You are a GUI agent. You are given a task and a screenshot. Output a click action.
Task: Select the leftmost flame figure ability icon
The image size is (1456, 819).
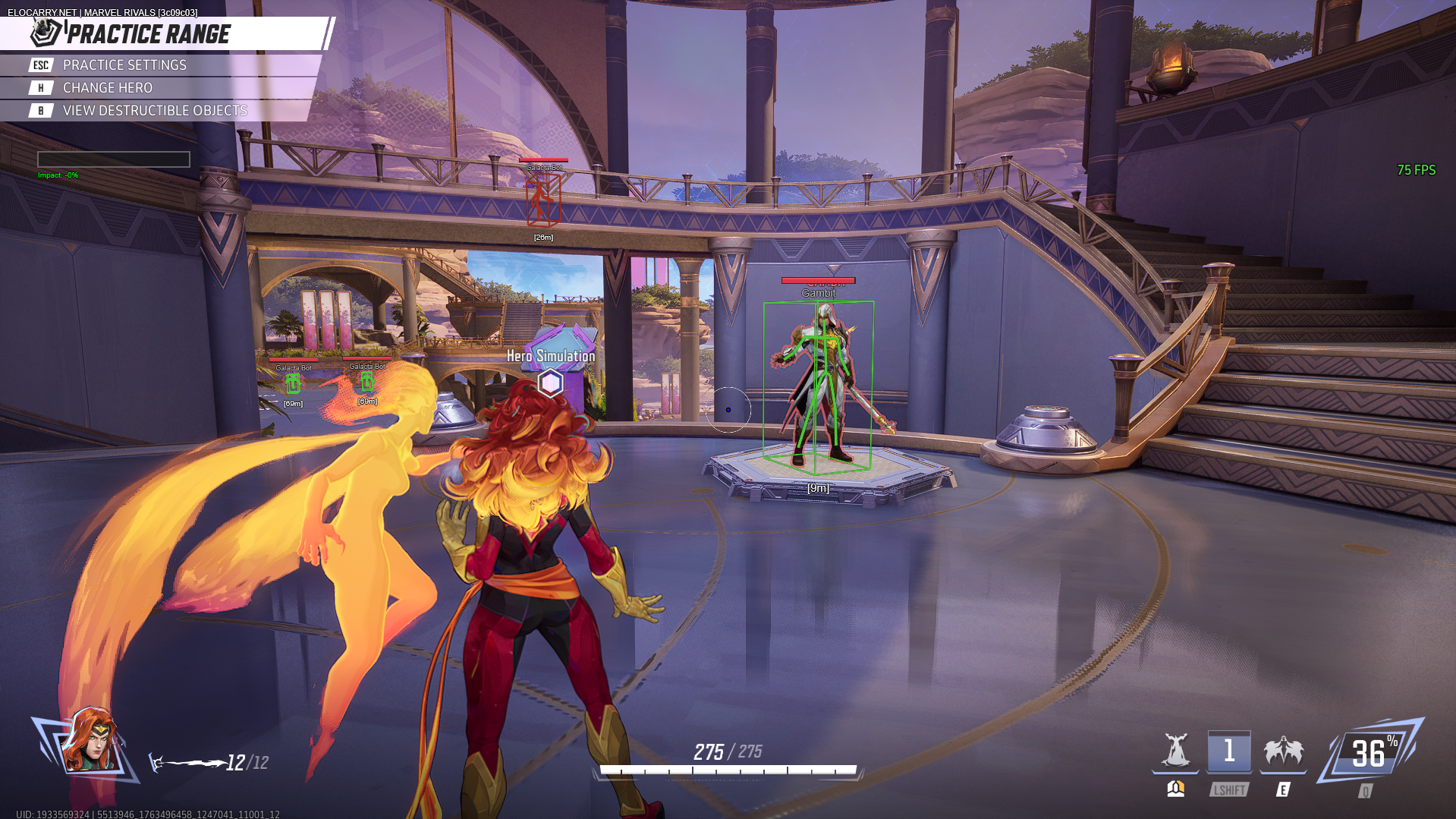coord(1175,751)
